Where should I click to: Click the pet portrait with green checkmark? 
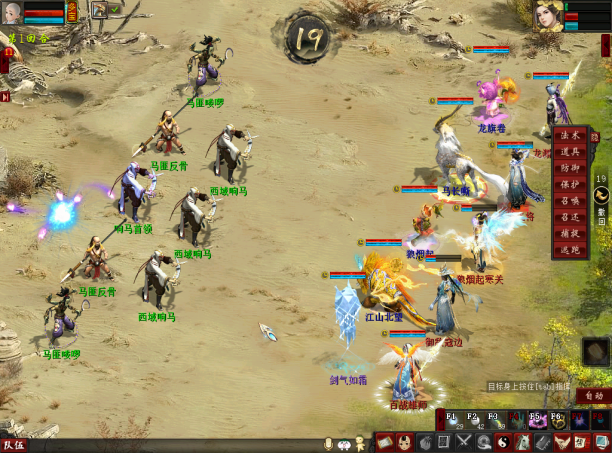click(100, 10)
